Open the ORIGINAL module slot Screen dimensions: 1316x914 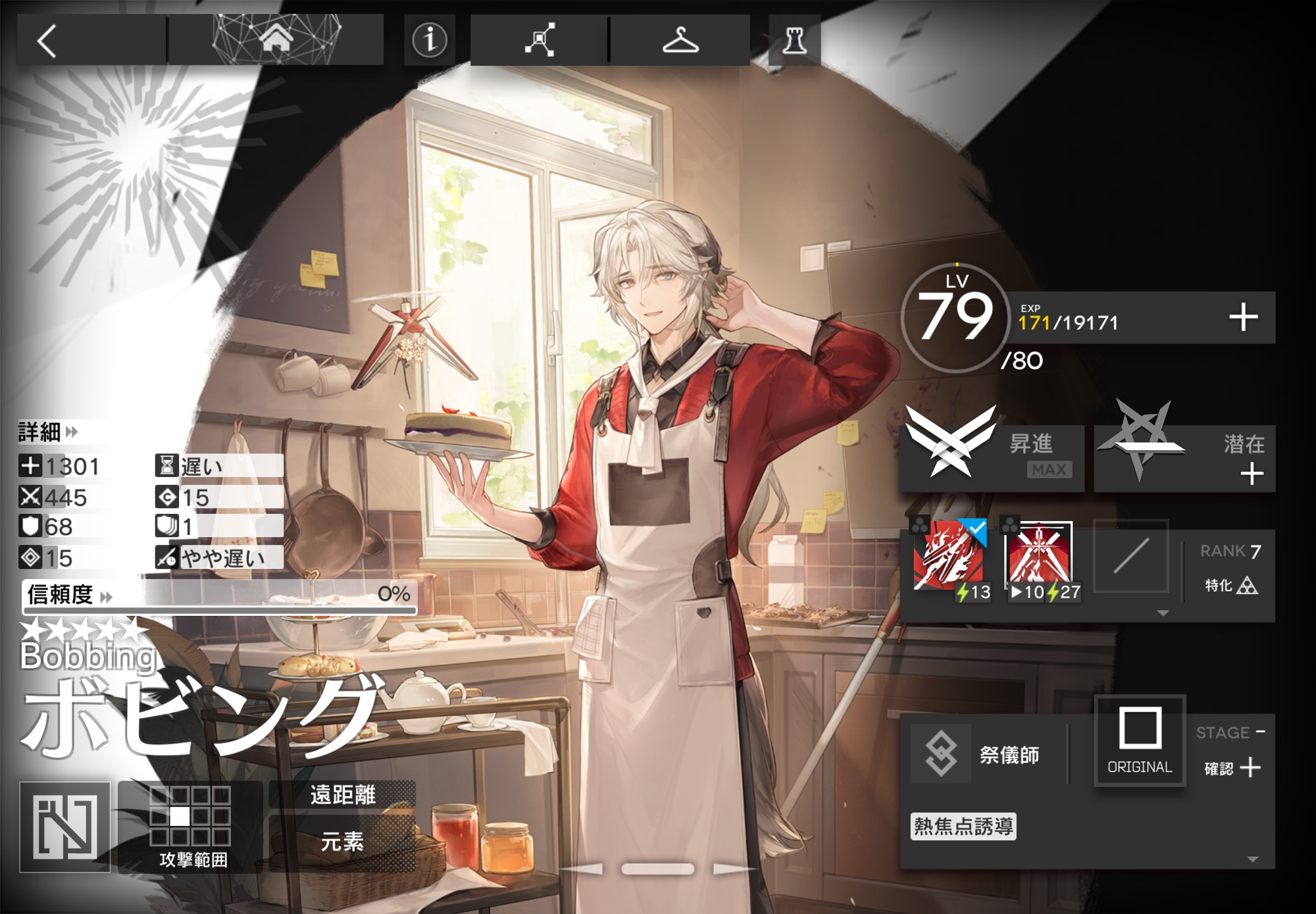pyautogui.click(x=1140, y=740)
